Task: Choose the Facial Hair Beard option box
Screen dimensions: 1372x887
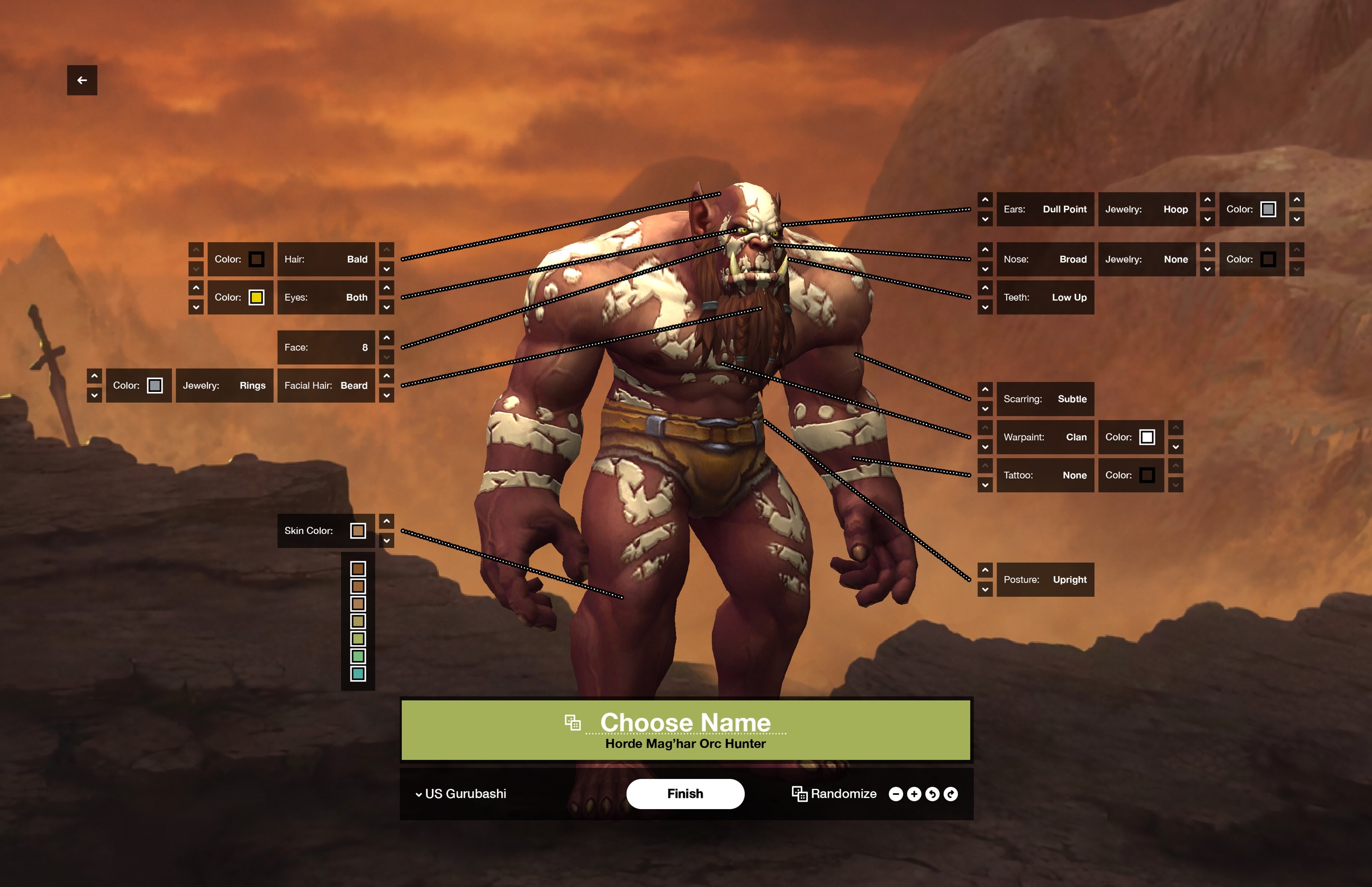Action: tap(326, 386)
